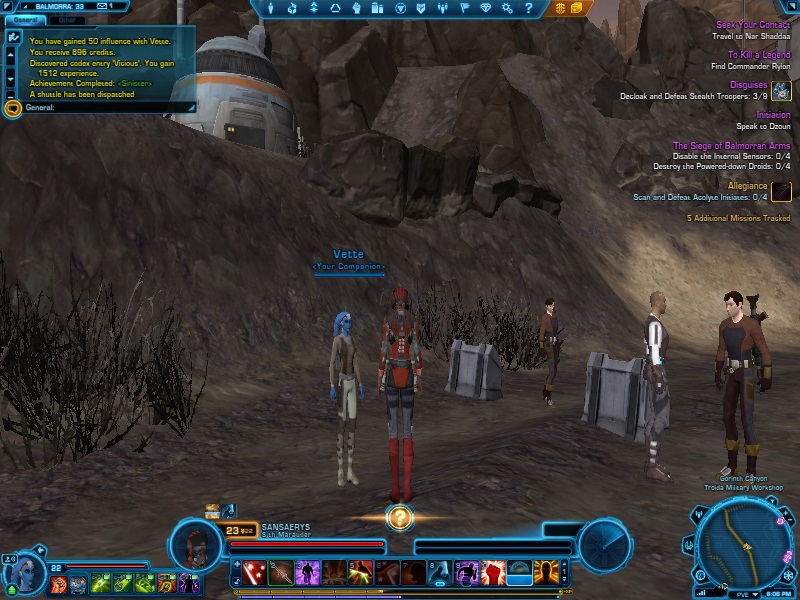Click the glowing question mark mission prompt
Viewport: 800px width, 600px height.
click(399, 517)
